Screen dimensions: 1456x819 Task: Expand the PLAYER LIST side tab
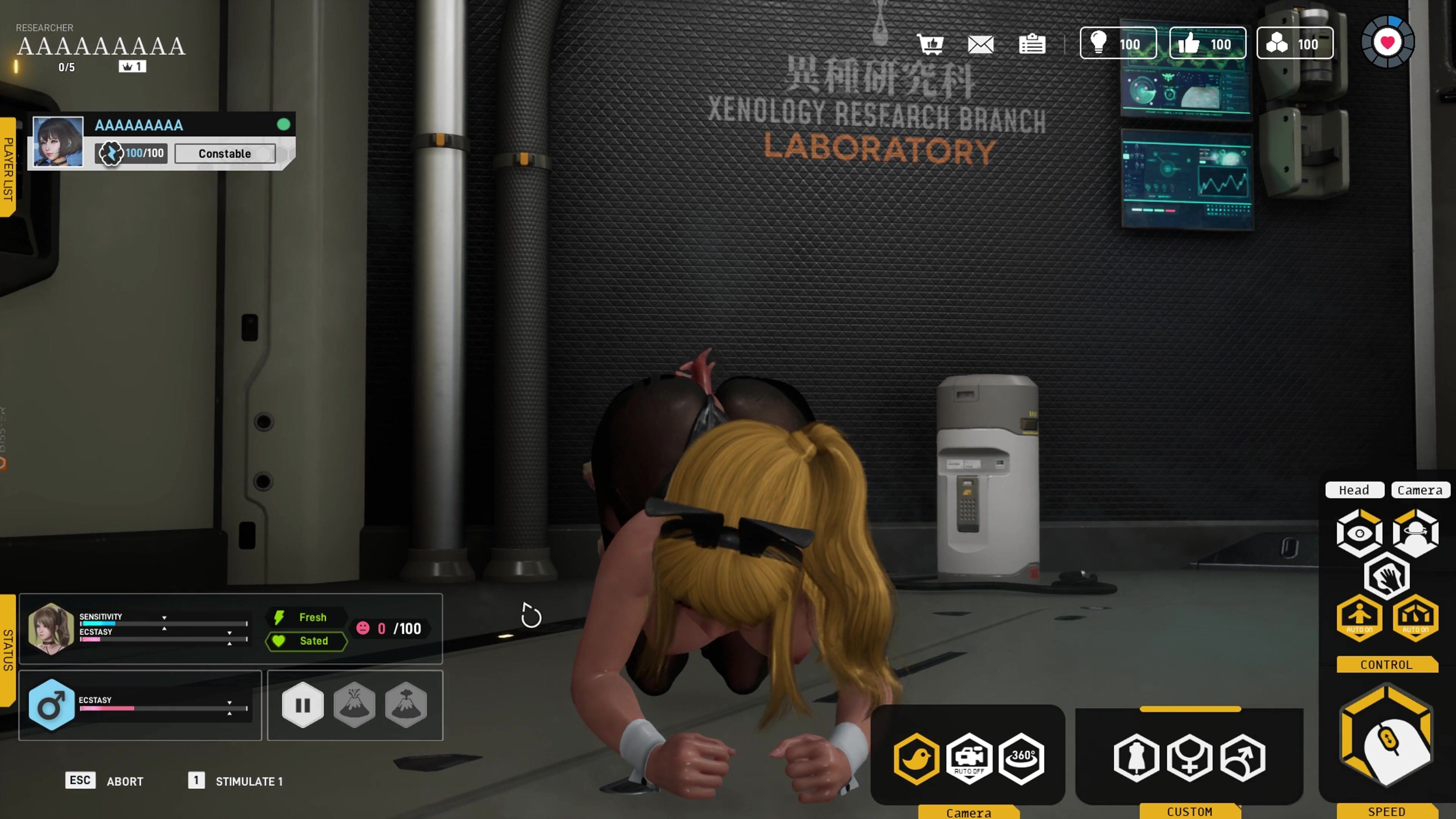8,168
